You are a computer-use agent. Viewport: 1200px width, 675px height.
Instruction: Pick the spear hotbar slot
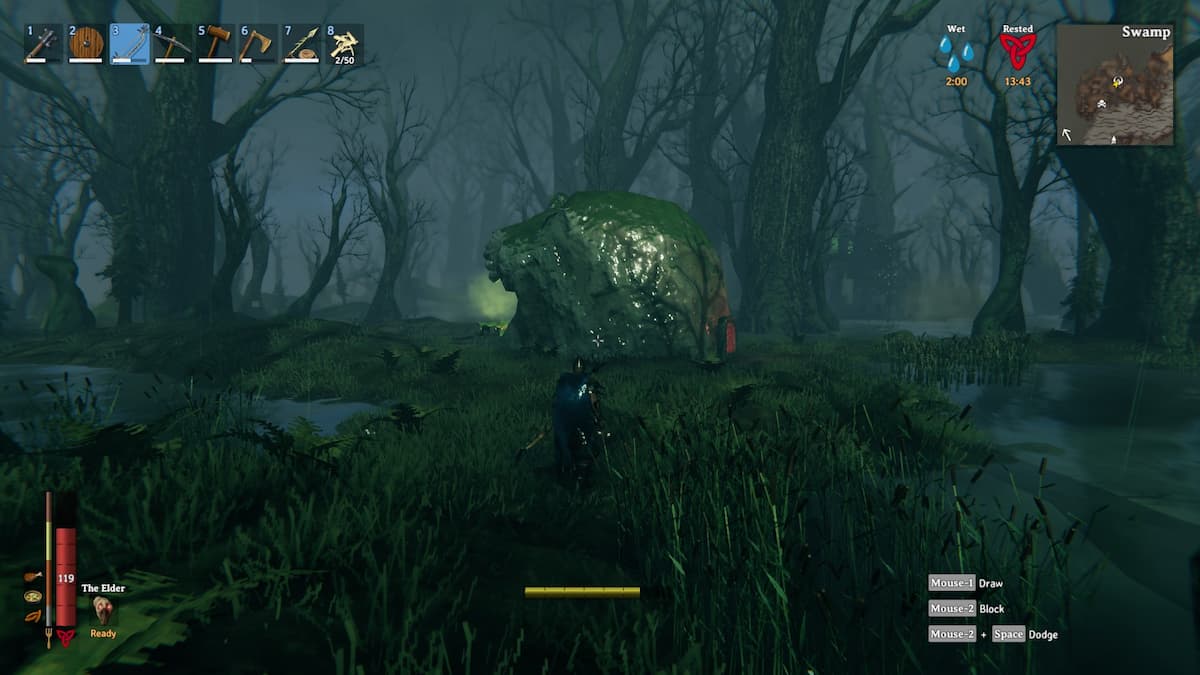(301, 44)
